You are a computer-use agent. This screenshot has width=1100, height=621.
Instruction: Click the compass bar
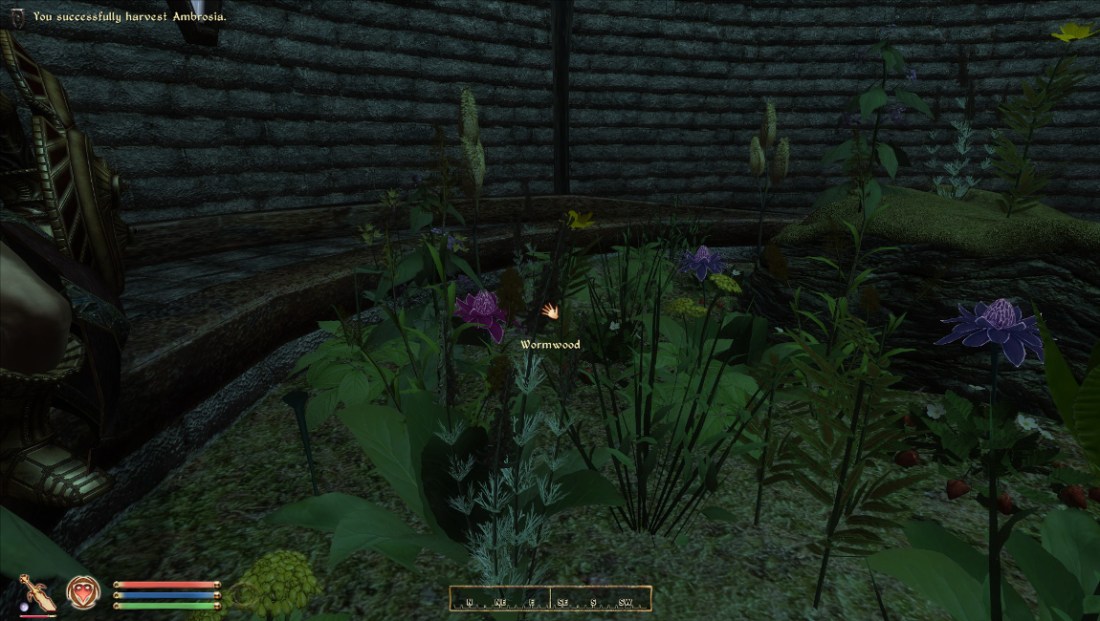(x=550, y=598)
